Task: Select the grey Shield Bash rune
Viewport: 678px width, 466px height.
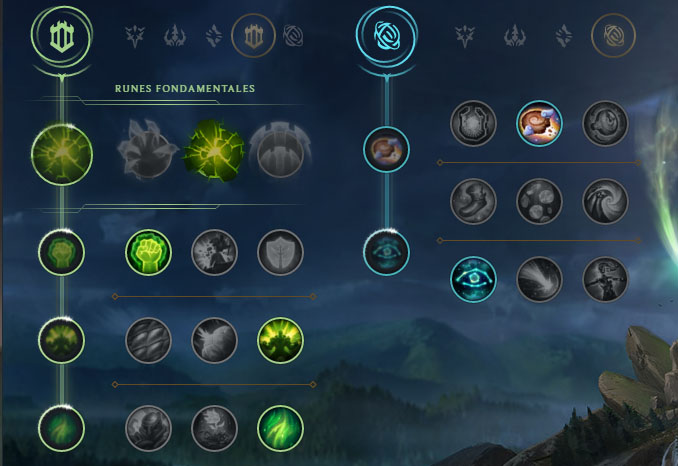Action: pyautogui.click(x=280, y=253)
